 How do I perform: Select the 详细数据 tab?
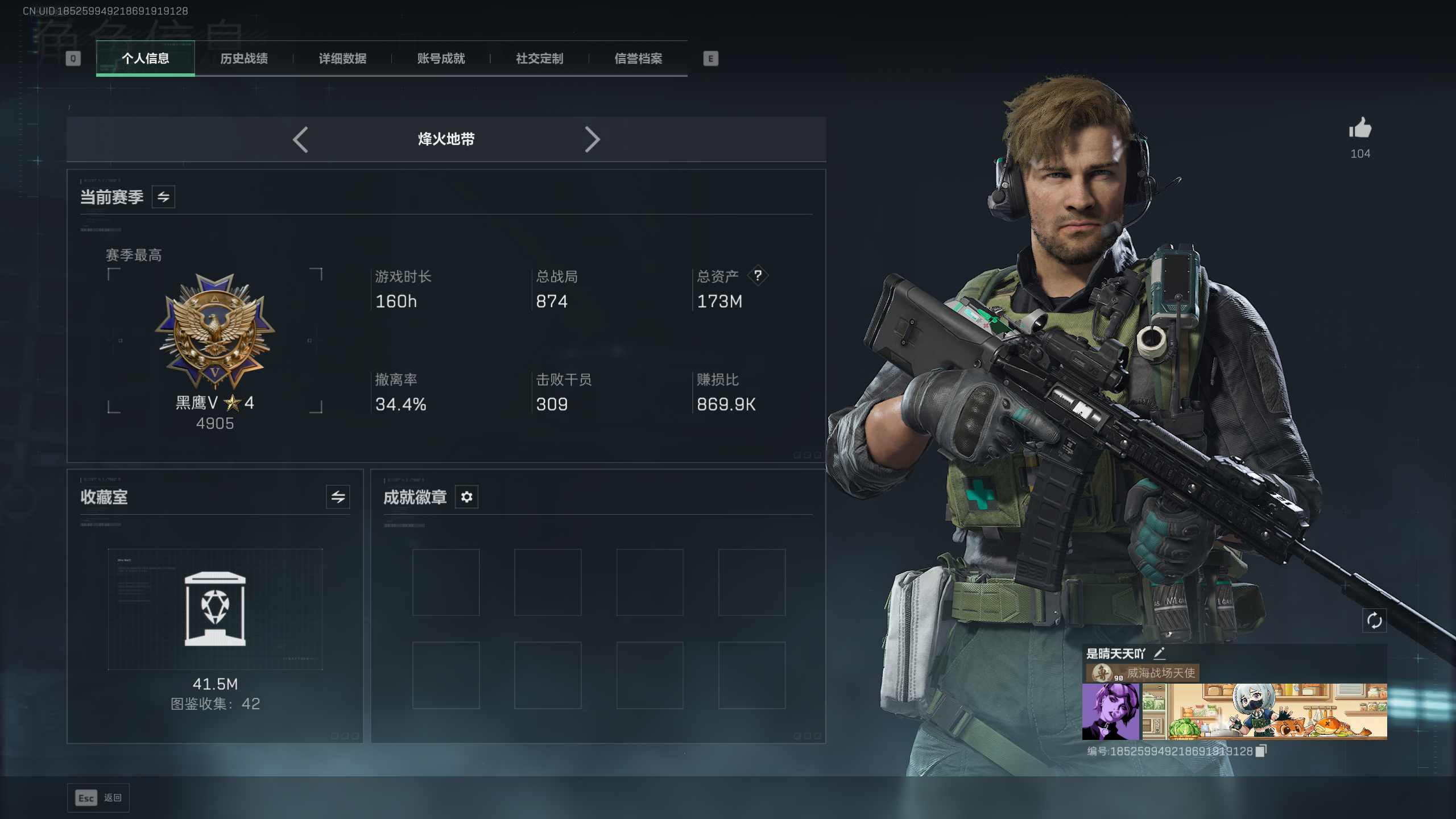[x=342, y=59]
